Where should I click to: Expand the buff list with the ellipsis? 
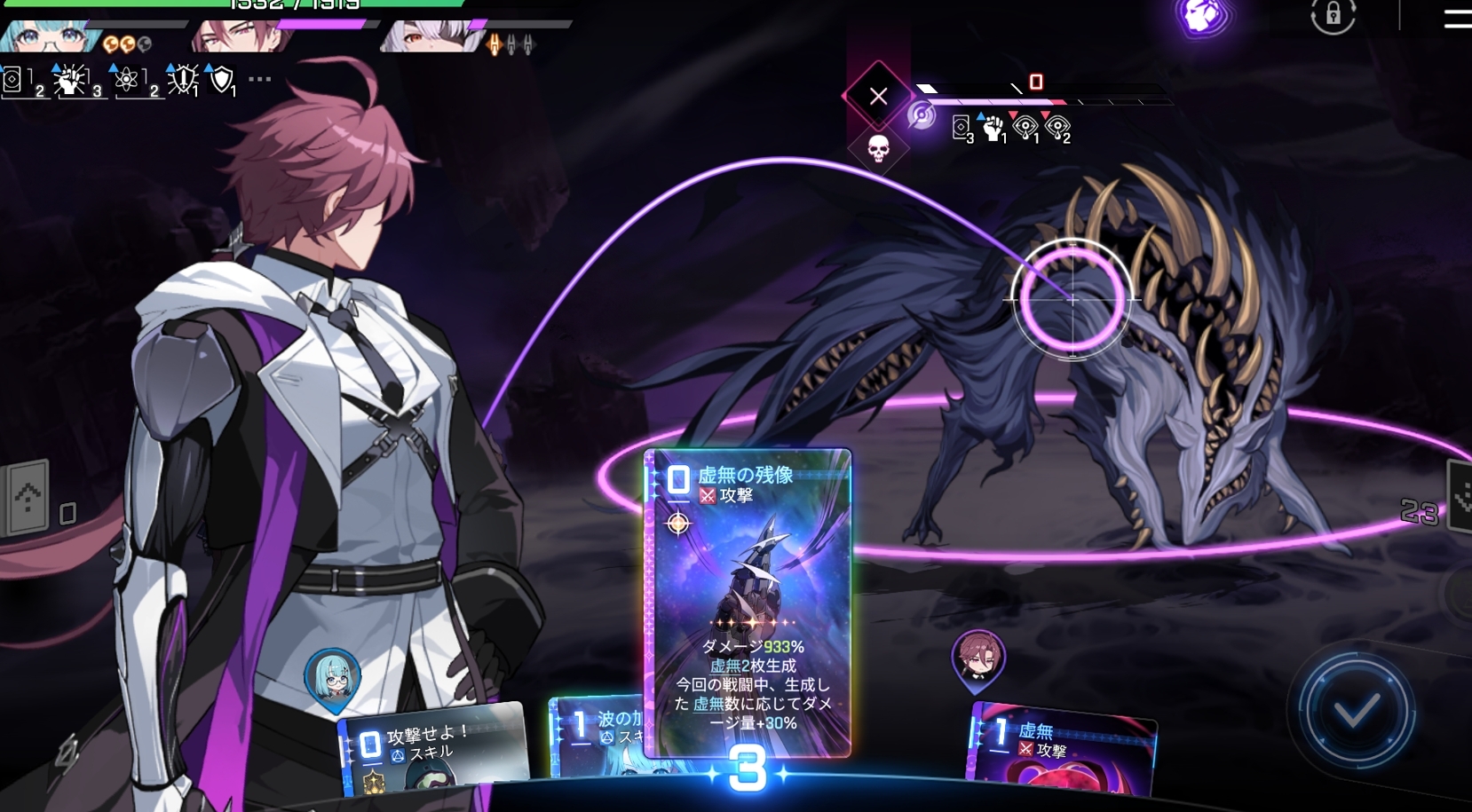259,79
